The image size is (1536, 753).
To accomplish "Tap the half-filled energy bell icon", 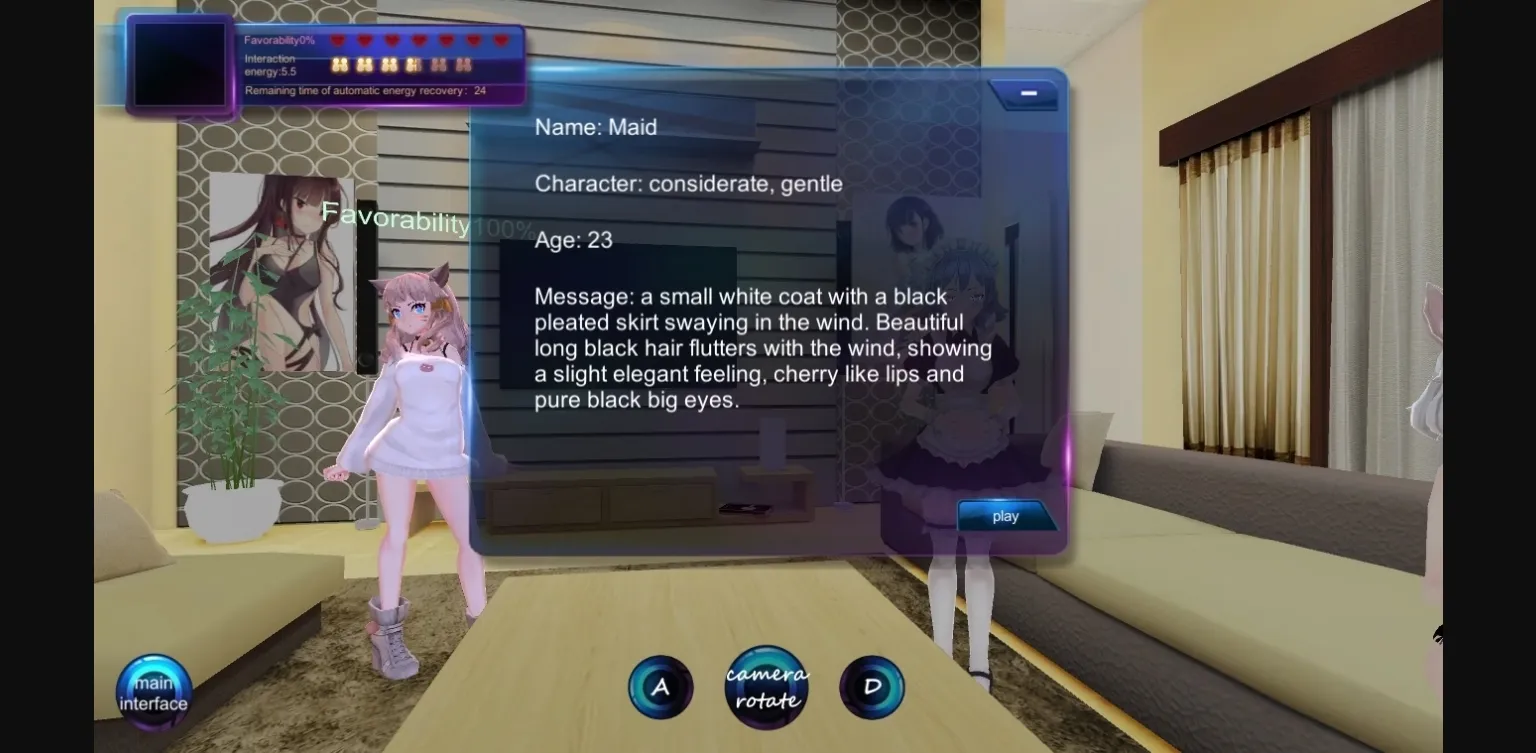I will coord(414,65).
